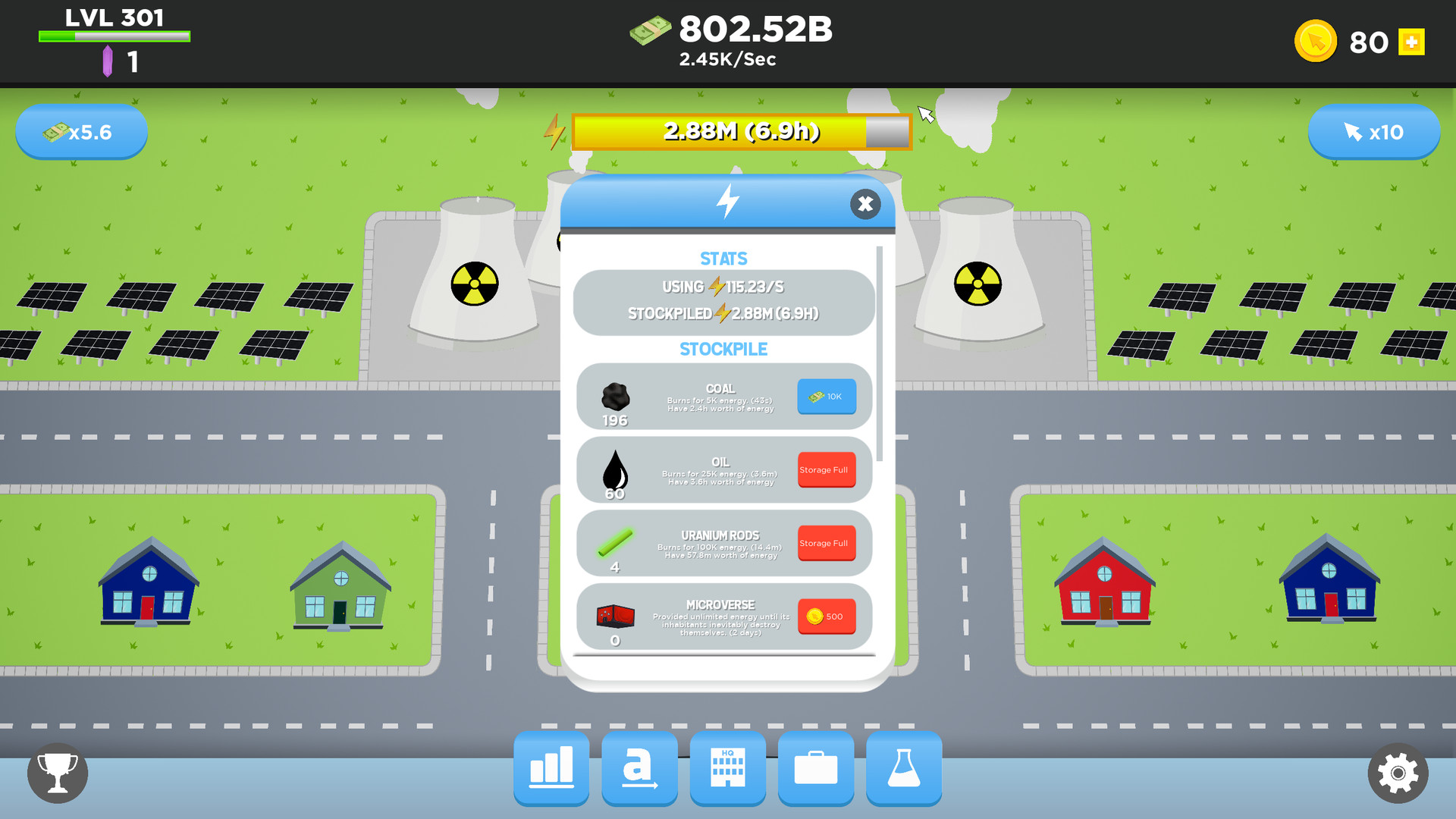This screenshot has width=1456, height=819.
Task: Open the settings gear menu
Action: click(x=1399, y=773)
